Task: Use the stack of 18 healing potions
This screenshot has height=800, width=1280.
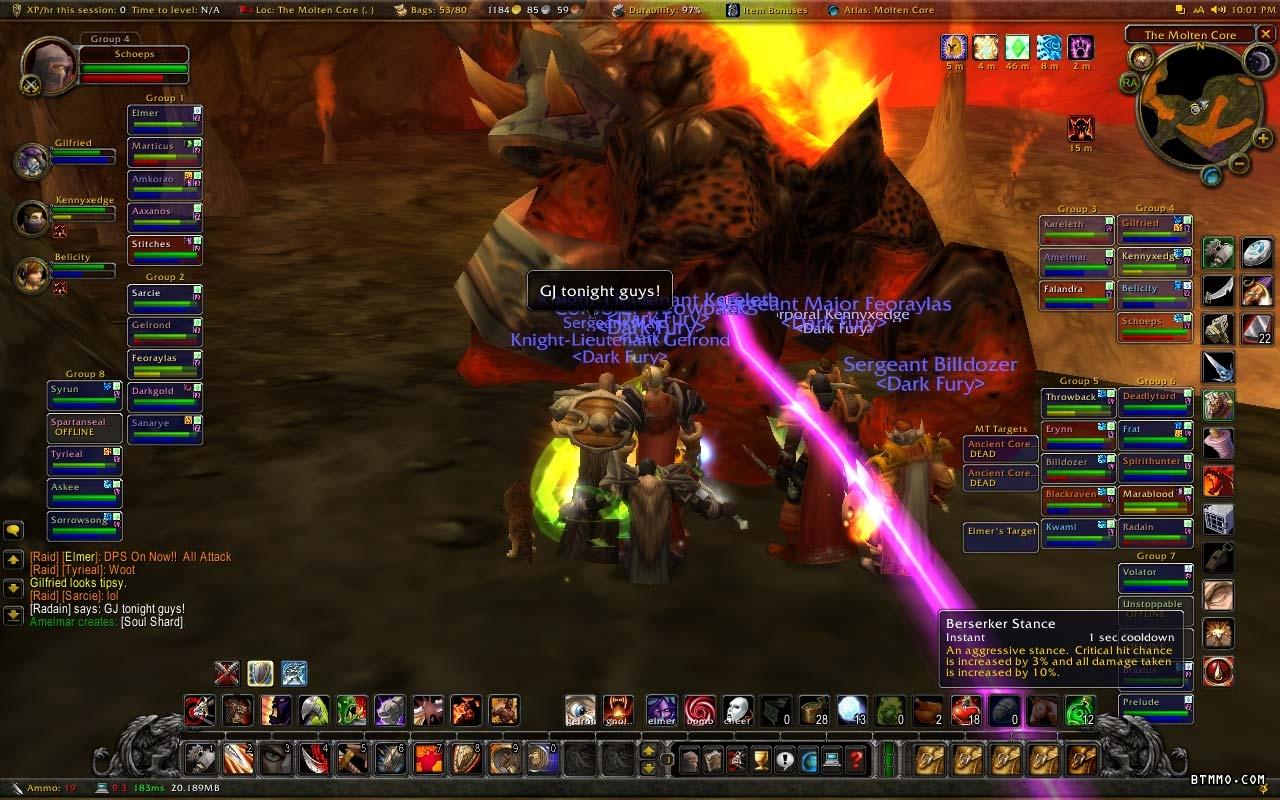Action: (965, 710)
